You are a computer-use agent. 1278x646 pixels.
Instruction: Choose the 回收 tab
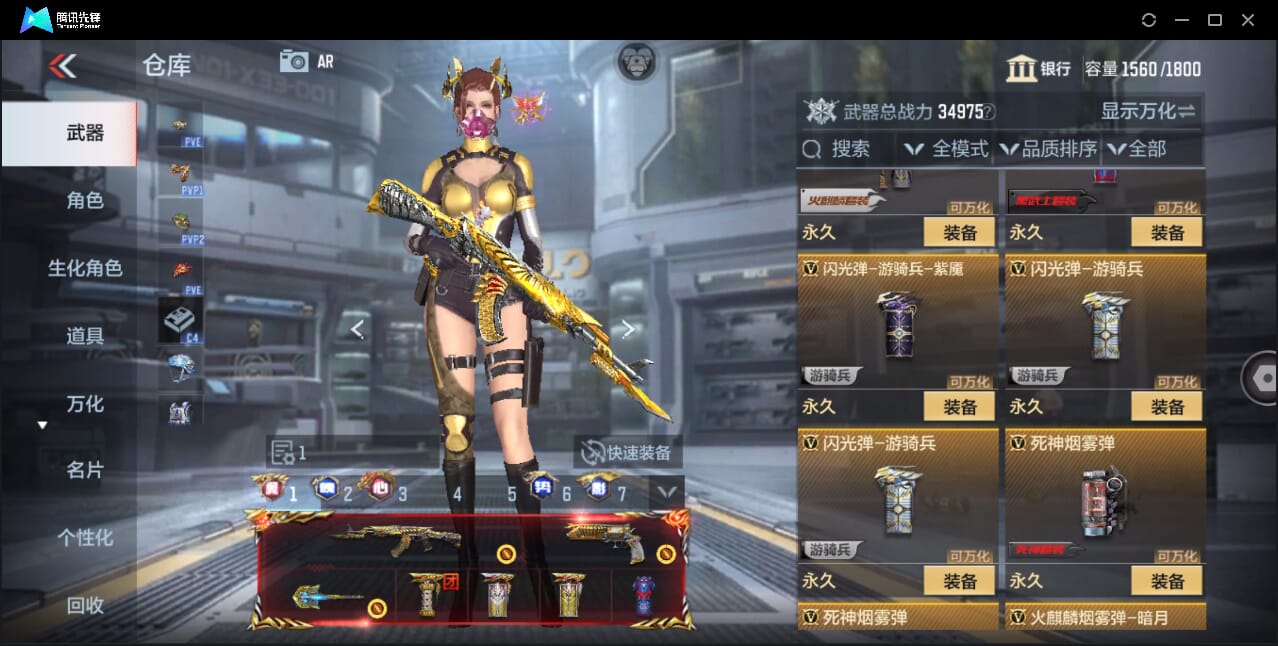[x=85, y=605]
